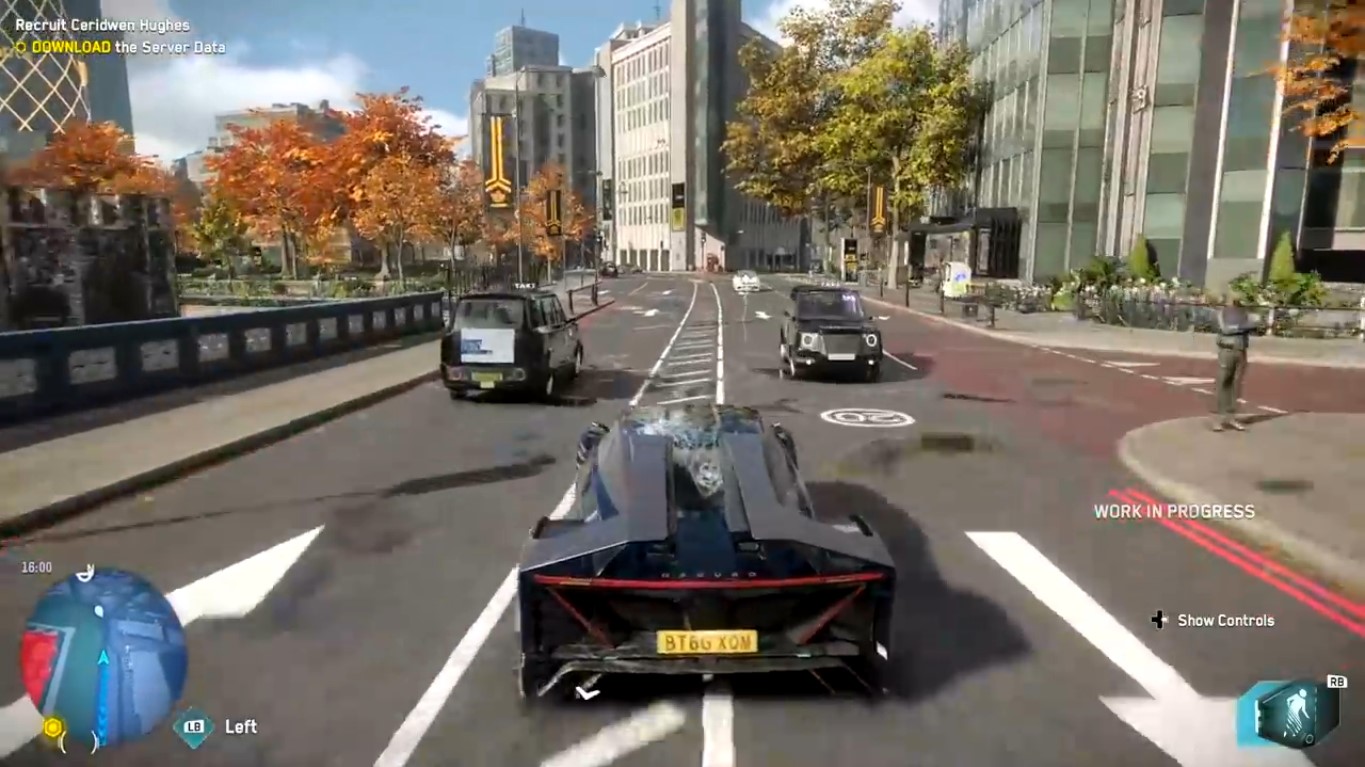This screenshot has width=1365, height=767.
Task: Click the LB button prompt diamond
Action: (x=196, y=727)
